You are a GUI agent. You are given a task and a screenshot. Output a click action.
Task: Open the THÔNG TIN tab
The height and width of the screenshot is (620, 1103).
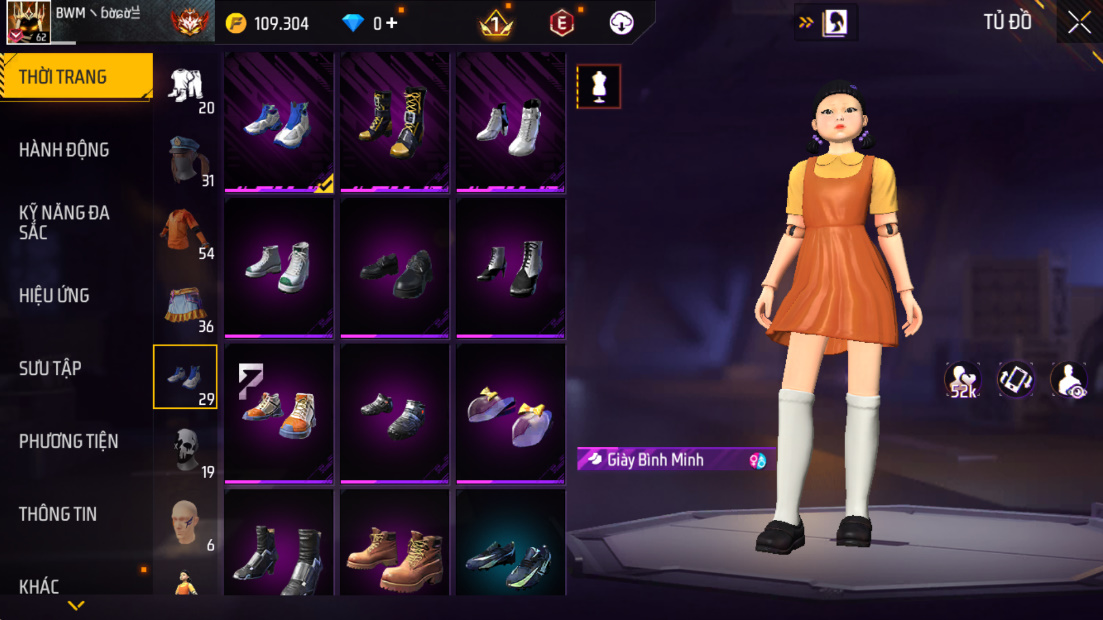(58, 514)
